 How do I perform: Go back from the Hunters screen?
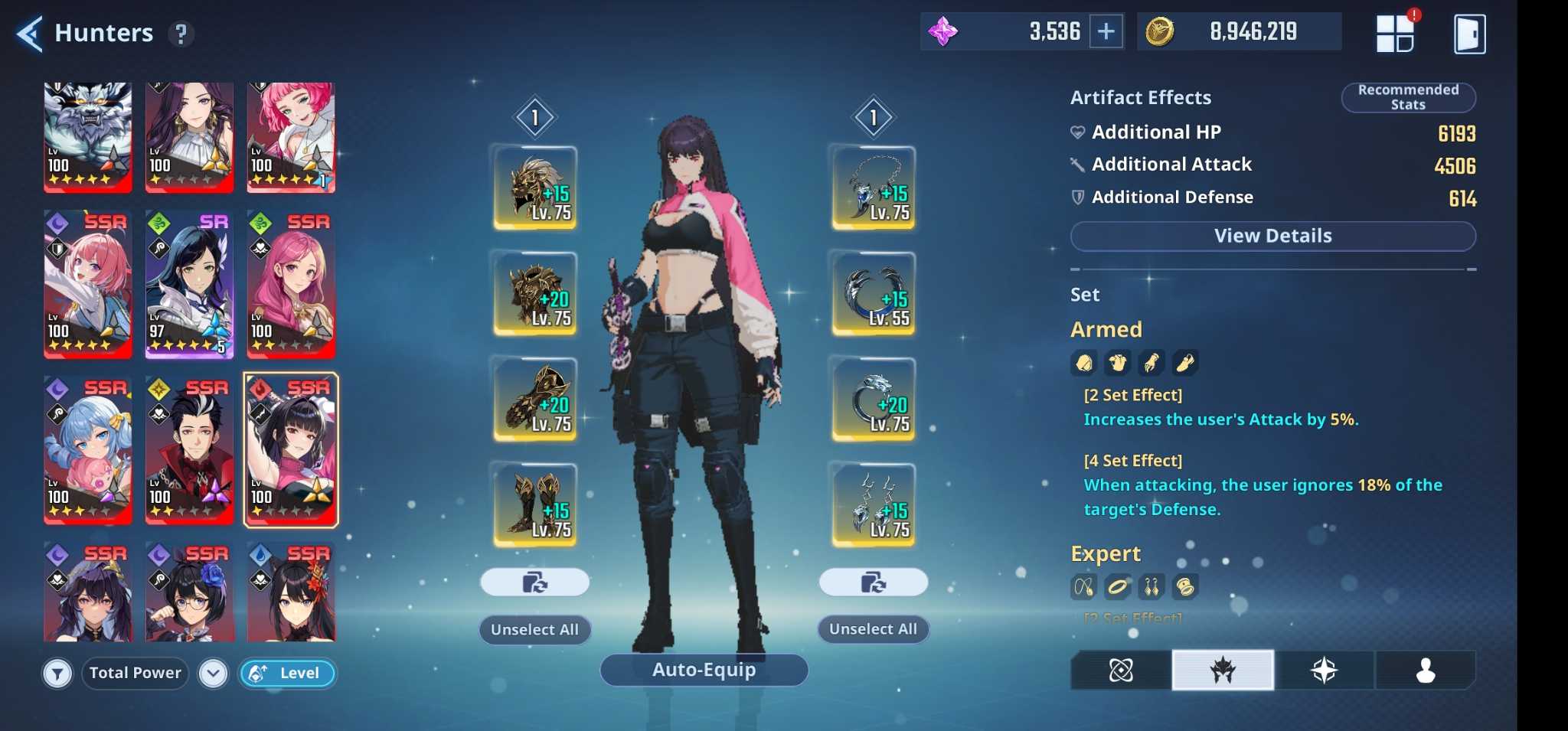pos(29,34)
